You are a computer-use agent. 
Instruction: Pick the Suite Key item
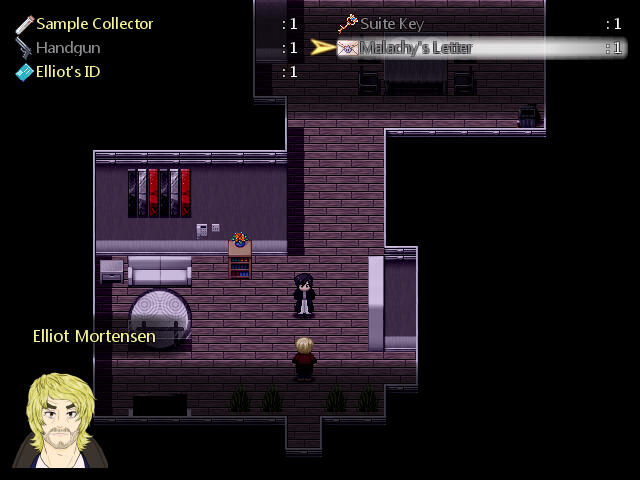click(391, 23)
